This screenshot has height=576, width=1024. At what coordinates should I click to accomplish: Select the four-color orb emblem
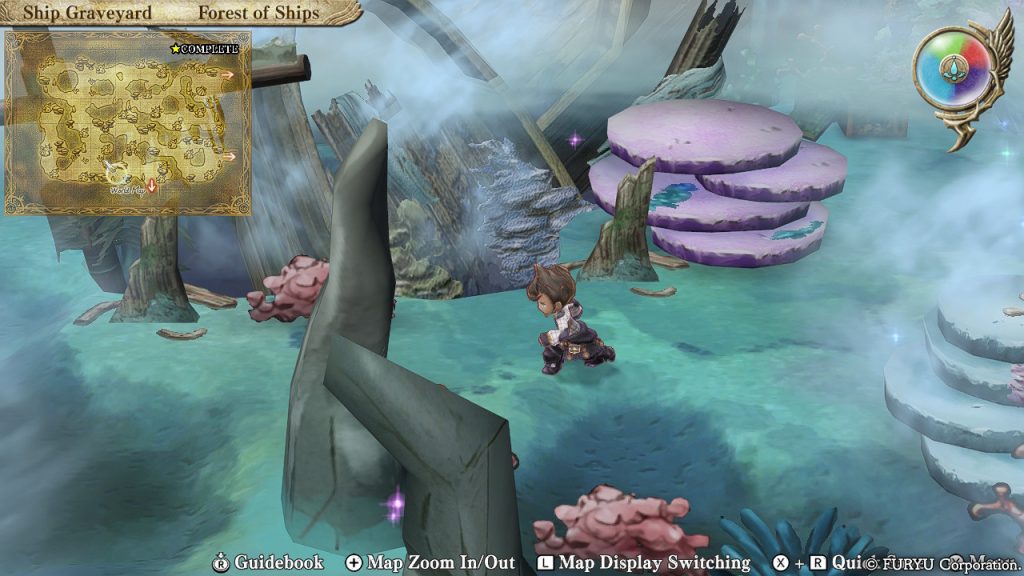click(x=953, y=71)
